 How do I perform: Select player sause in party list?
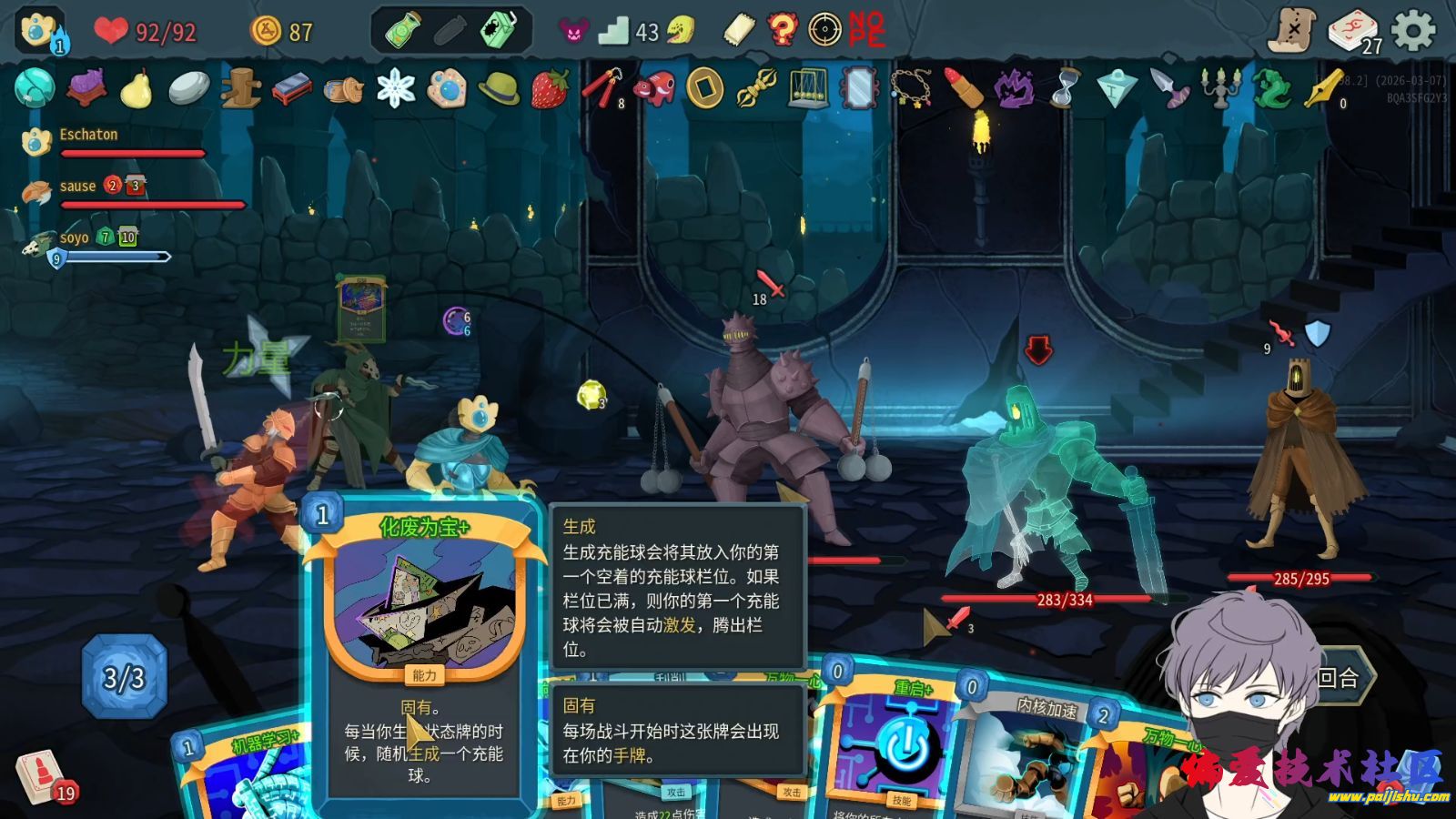pos(77,187)
